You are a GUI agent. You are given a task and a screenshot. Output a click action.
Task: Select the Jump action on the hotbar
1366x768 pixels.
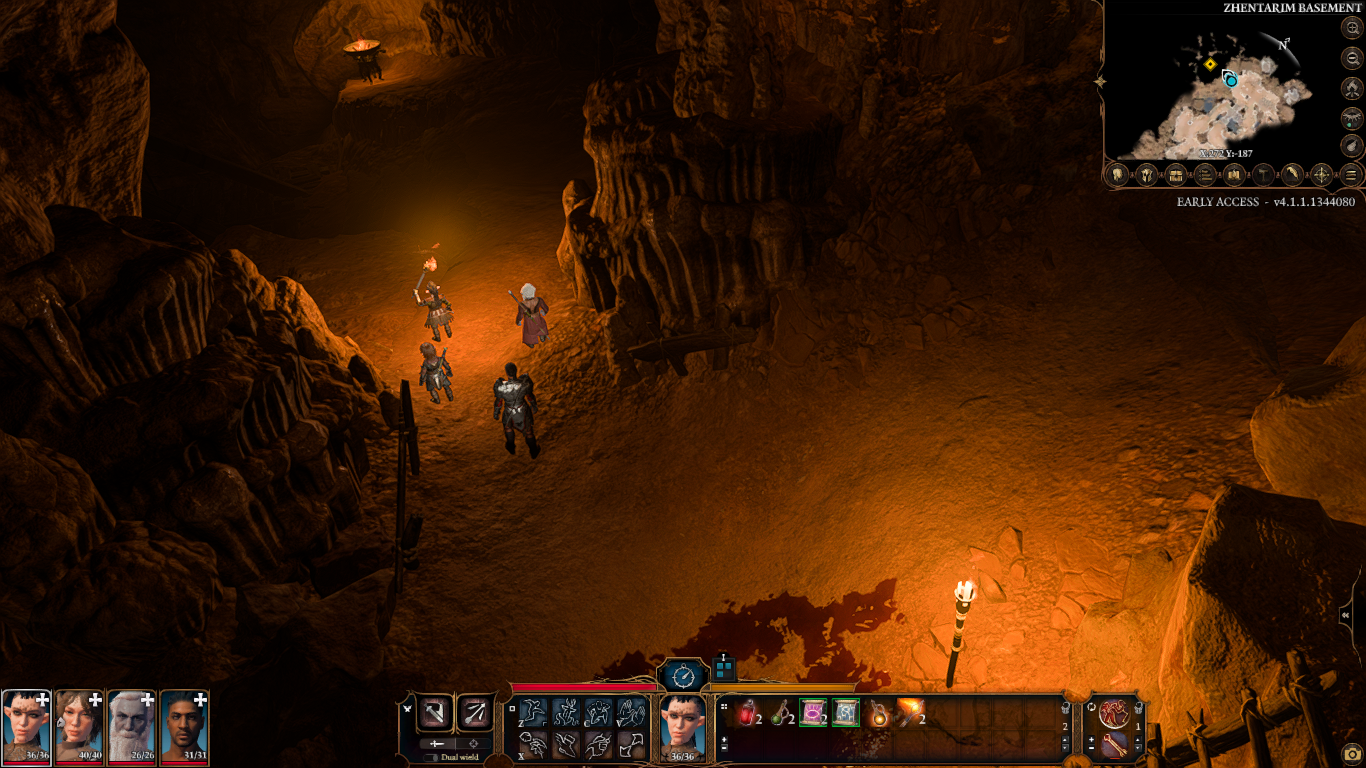[532, 713]
